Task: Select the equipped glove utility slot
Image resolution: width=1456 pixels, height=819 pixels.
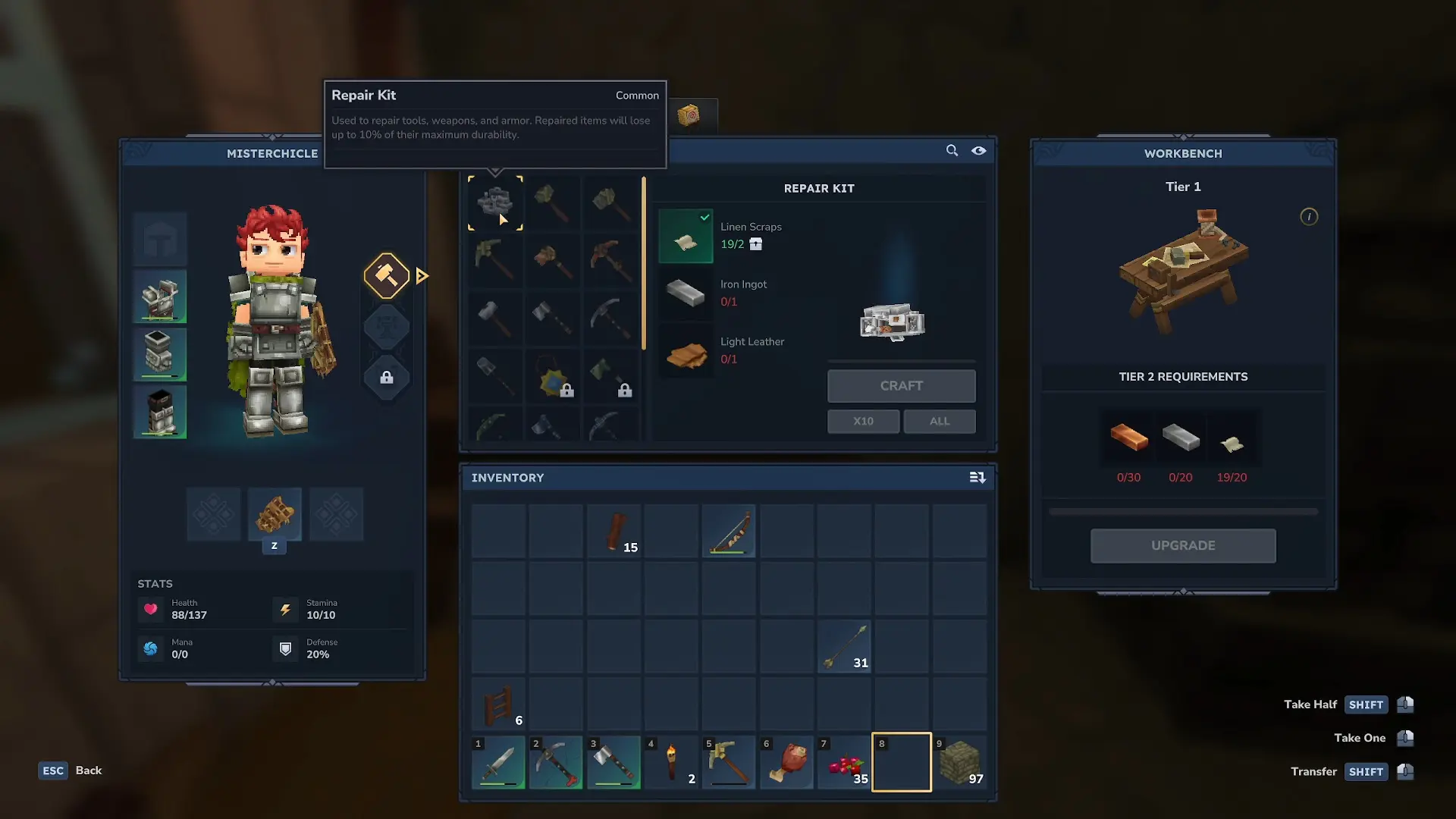Action: coord(275,515)
